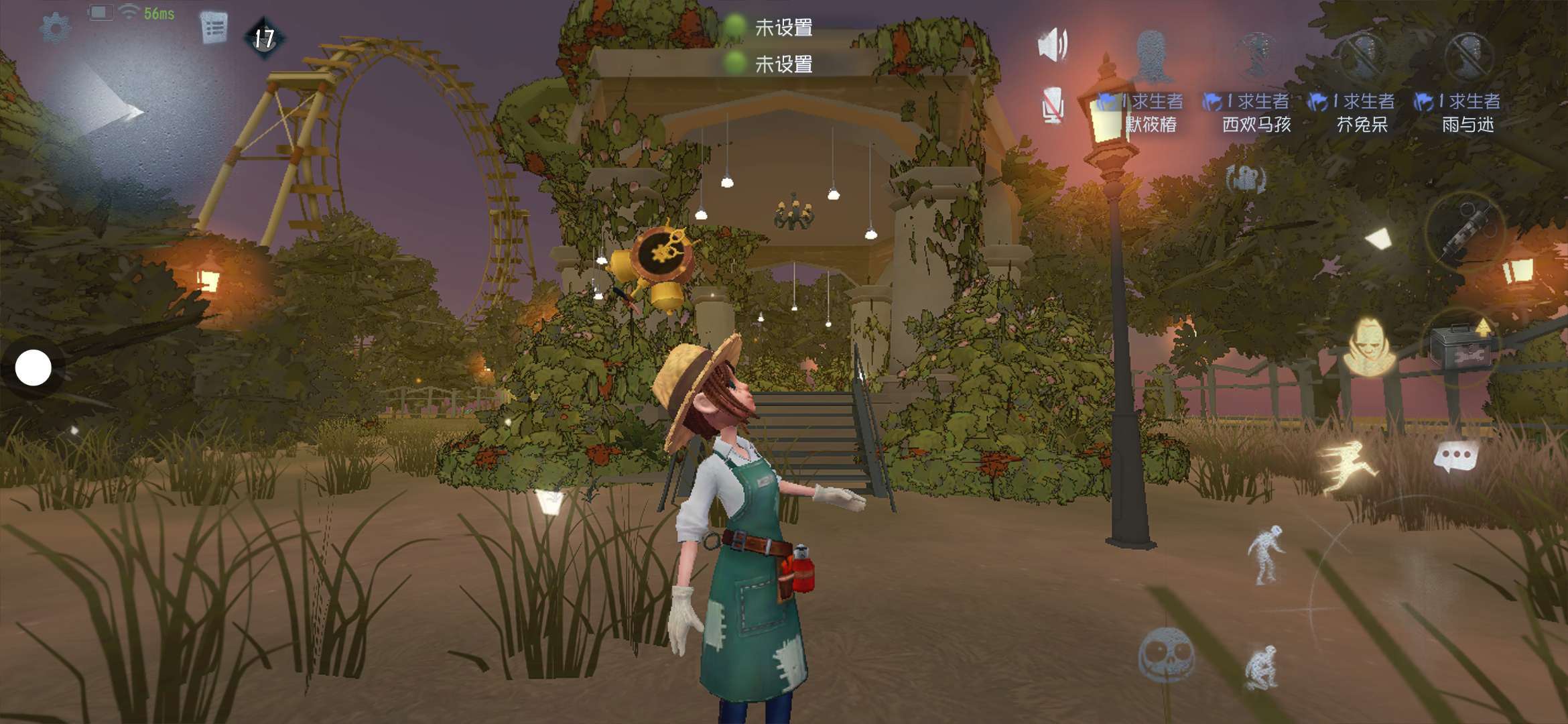
Task: Tap the white virtual joystick knob
Action: click(x=33, y=367)
